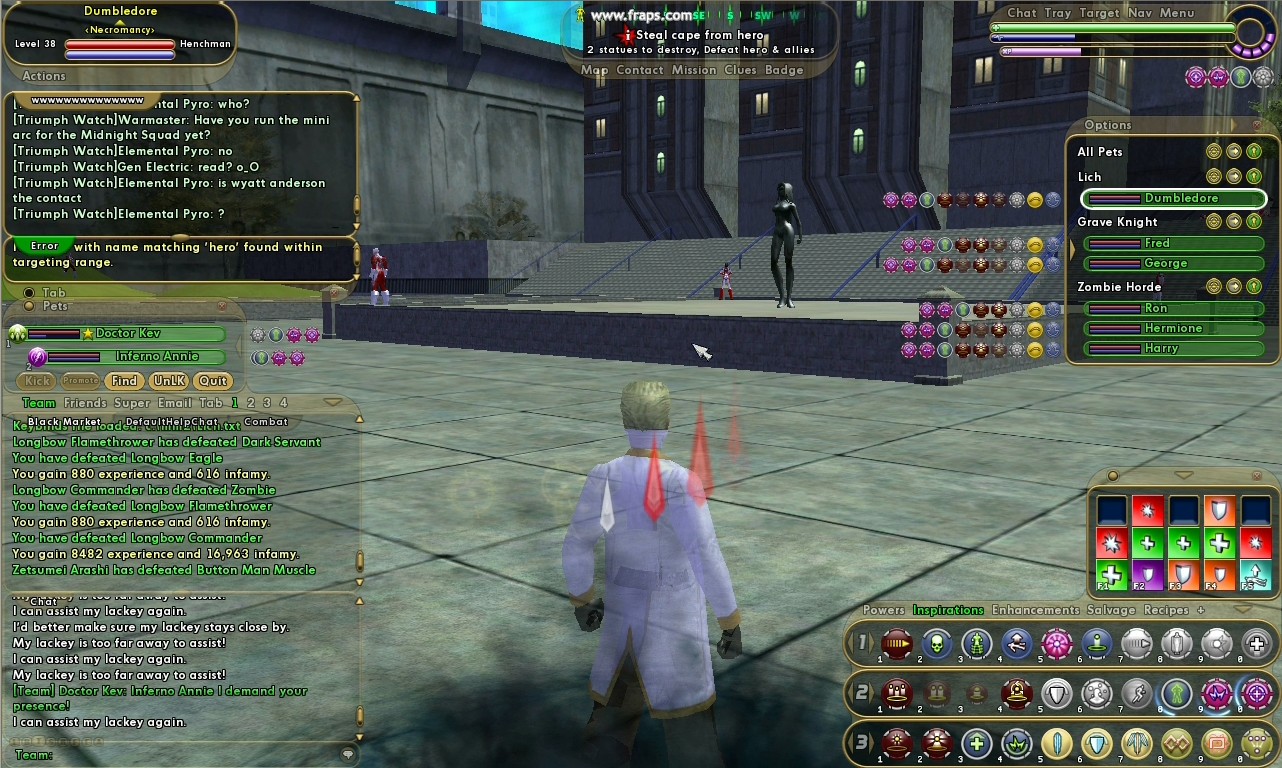Open the Enhancements tab

pyautogui.click(x=1035, y=610)
